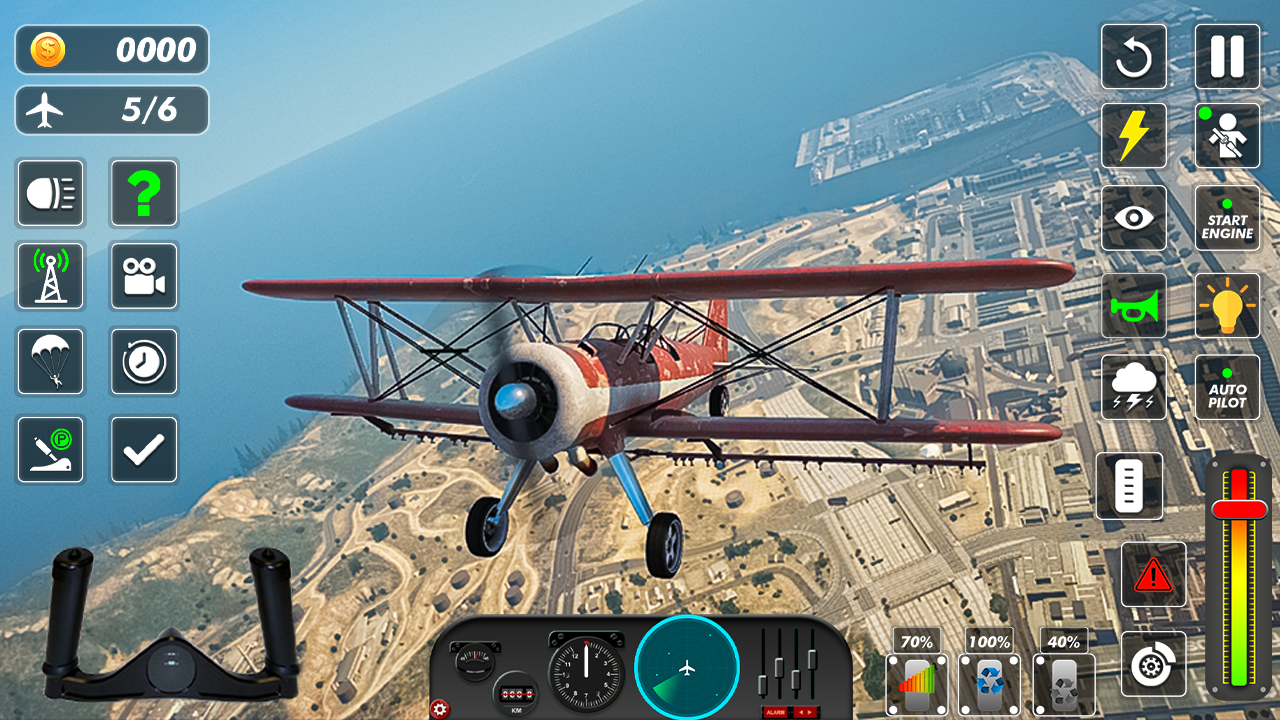This screenshot has height=720, width=1280.
Task: Select the radio tower signal icon
Action: [x=51, y=276]
